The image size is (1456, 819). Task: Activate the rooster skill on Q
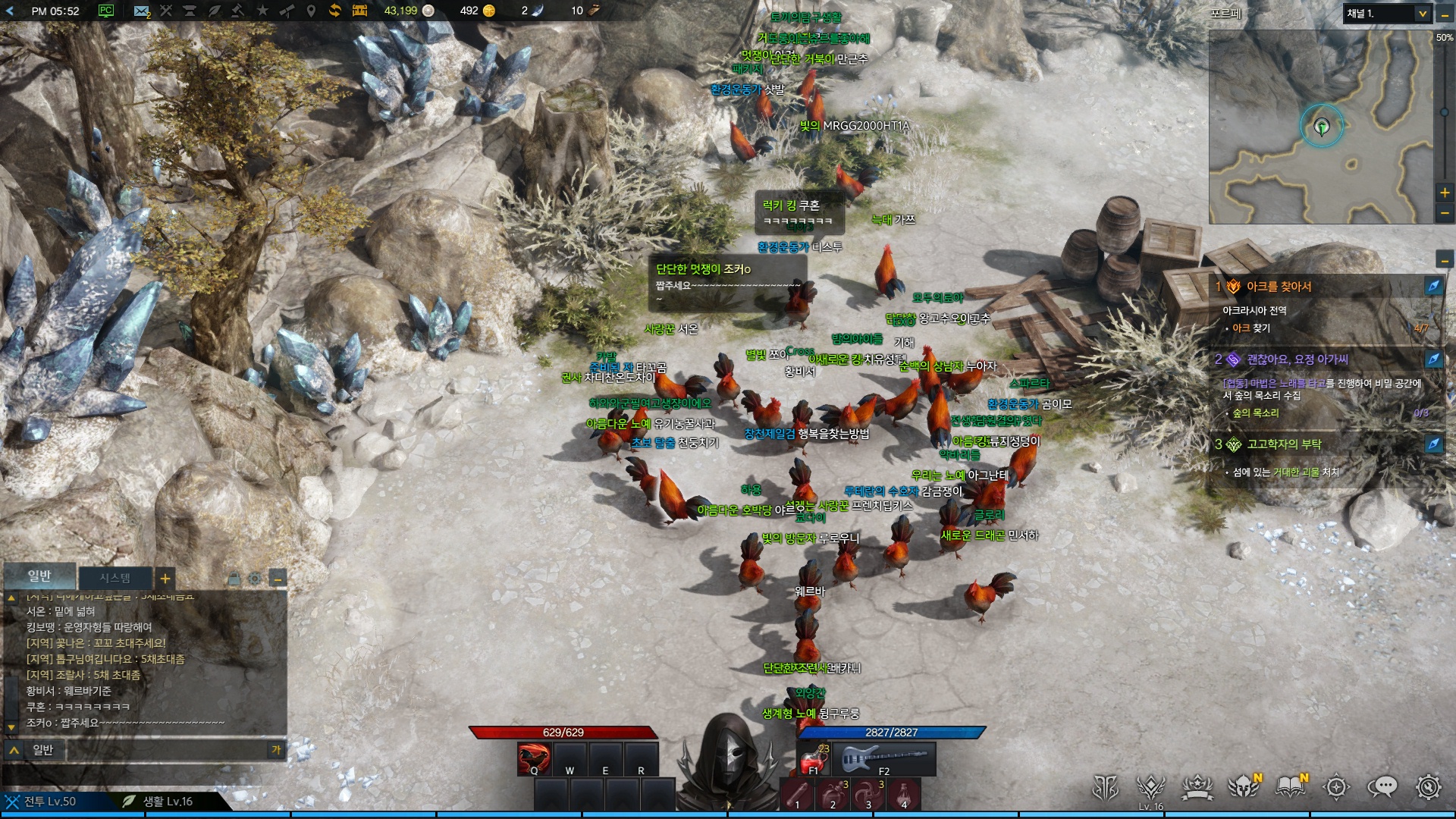pyautogui.click(x=534, y=759)
